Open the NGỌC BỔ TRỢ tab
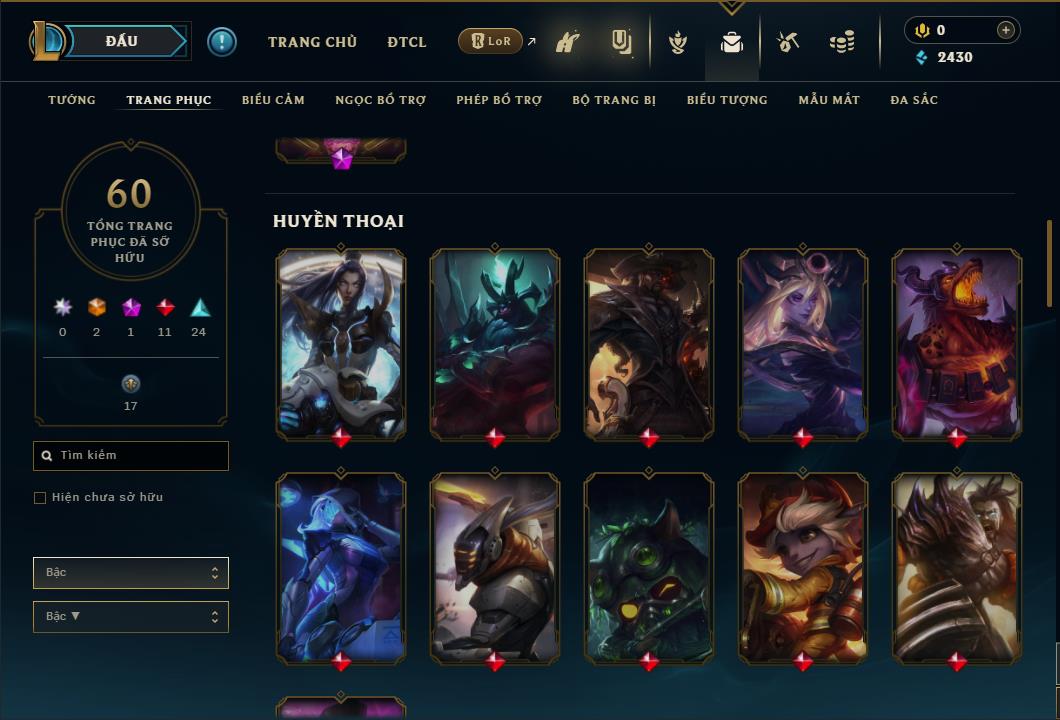Screen dimensions: 1060x720 pos(380,100)
